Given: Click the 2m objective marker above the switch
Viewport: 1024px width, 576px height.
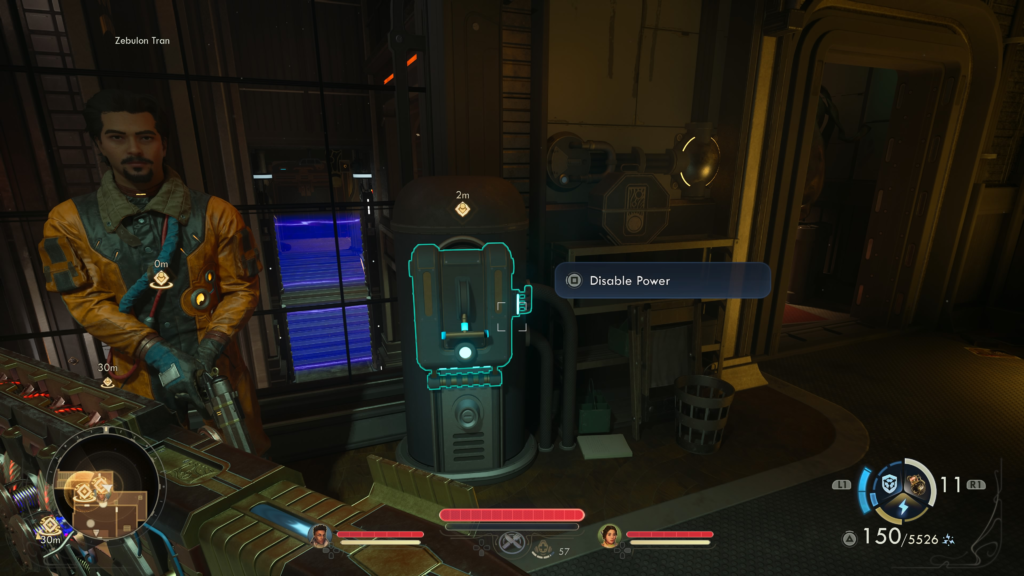Looking at the screenshot, I should [463, 209].
